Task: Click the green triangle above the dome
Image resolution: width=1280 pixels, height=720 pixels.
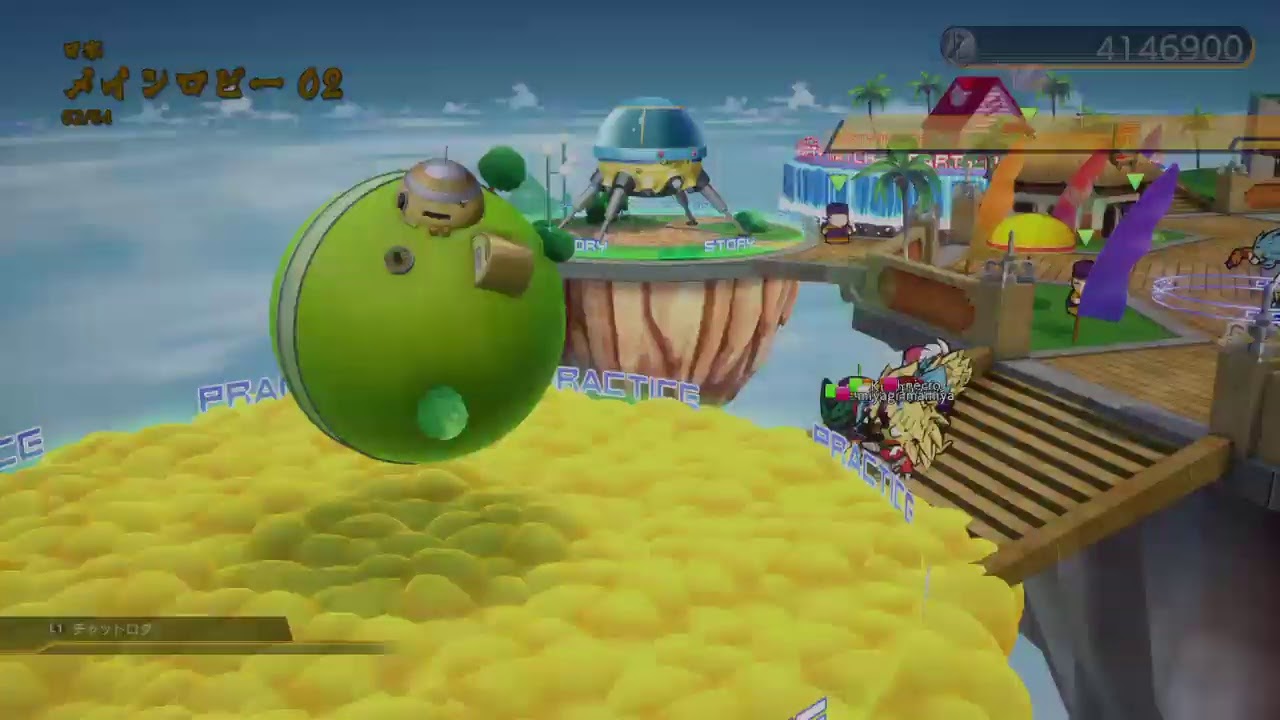Action: pos(1082,237)
